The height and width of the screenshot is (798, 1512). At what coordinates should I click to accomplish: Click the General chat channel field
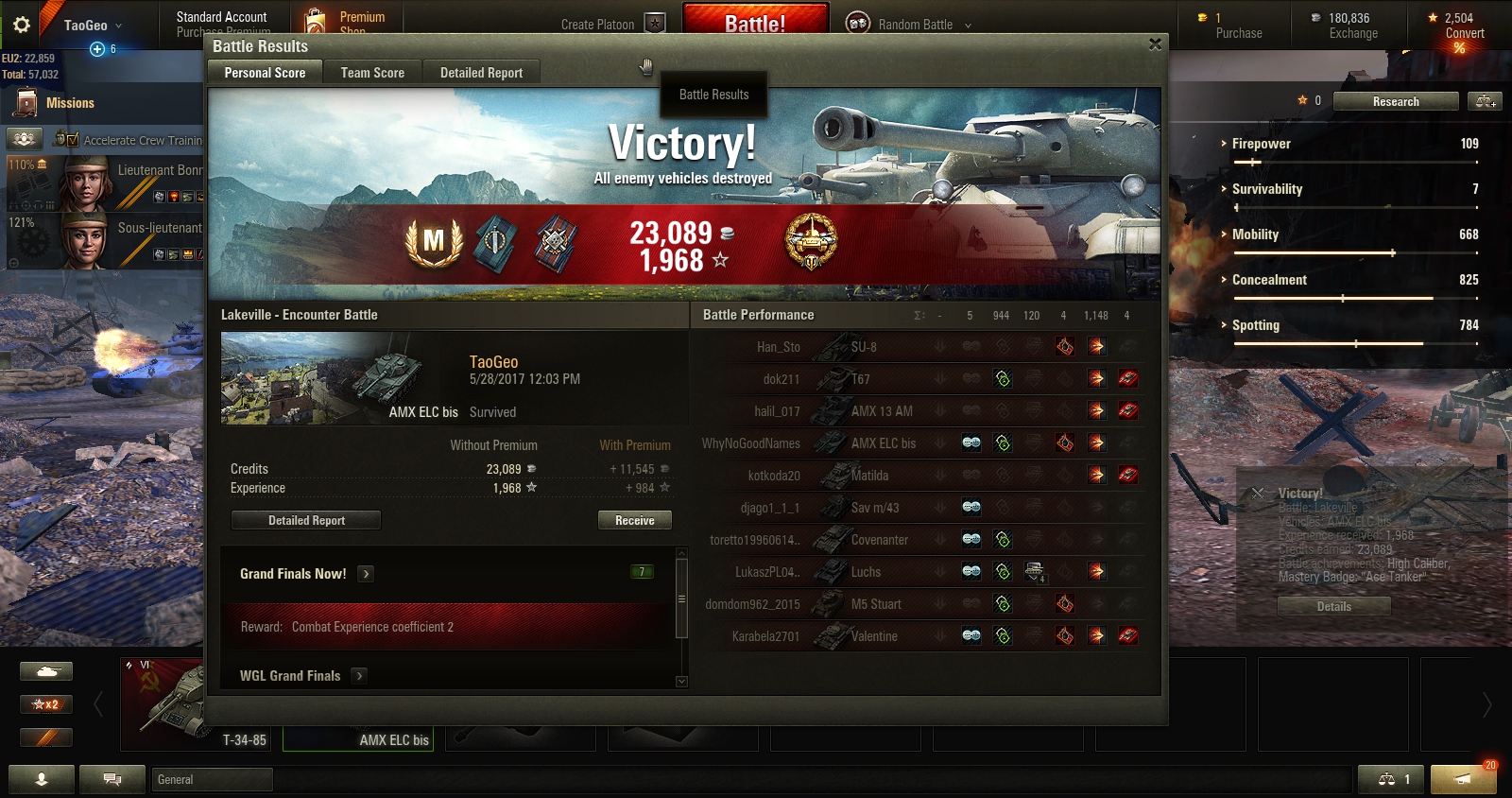tap(213, 779)
